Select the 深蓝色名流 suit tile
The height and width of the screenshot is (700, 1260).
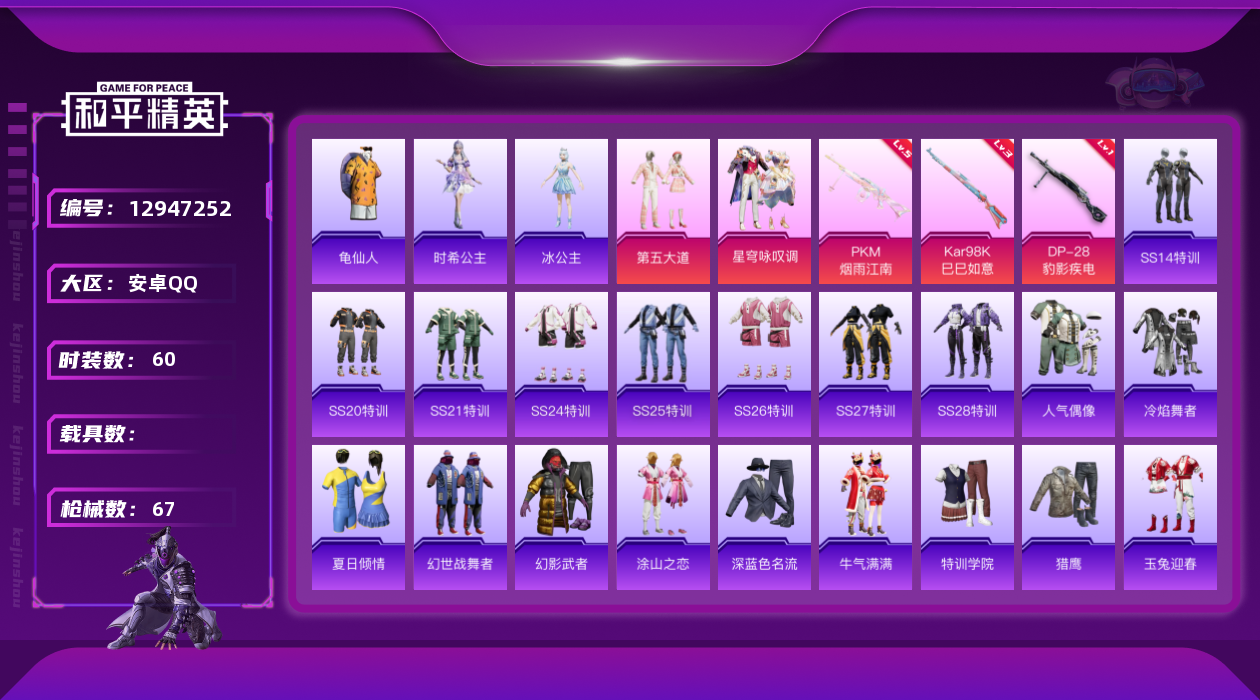click(764, 517)
